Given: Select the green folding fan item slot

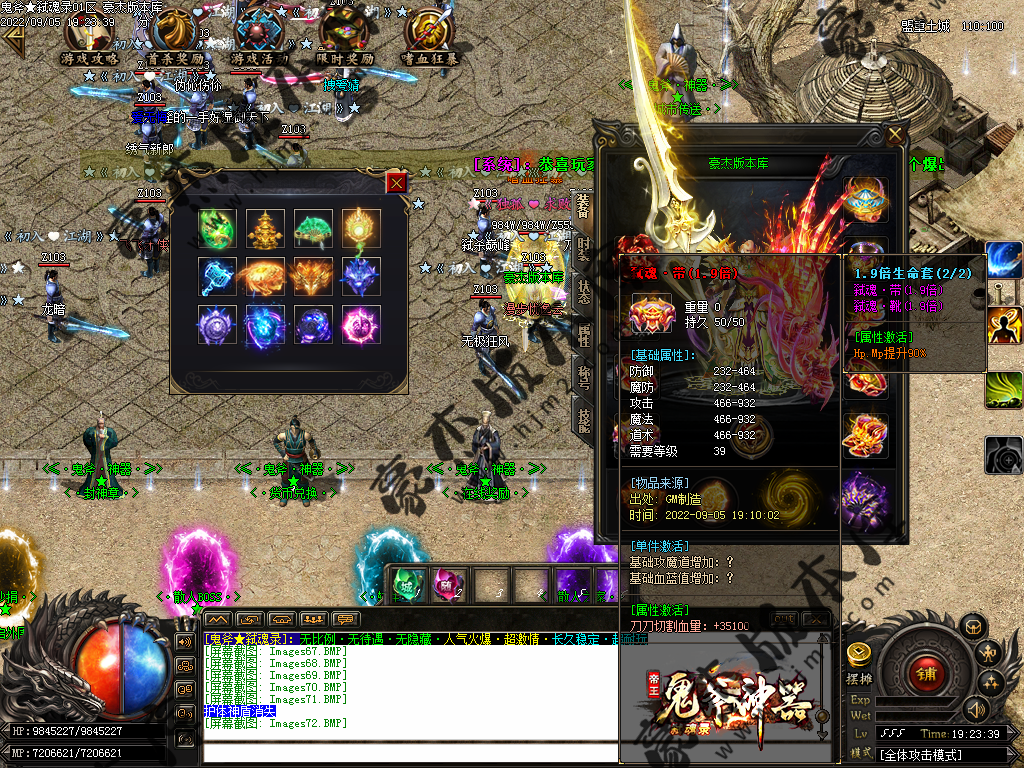Looking at the screenshot, I should [313, 228].
